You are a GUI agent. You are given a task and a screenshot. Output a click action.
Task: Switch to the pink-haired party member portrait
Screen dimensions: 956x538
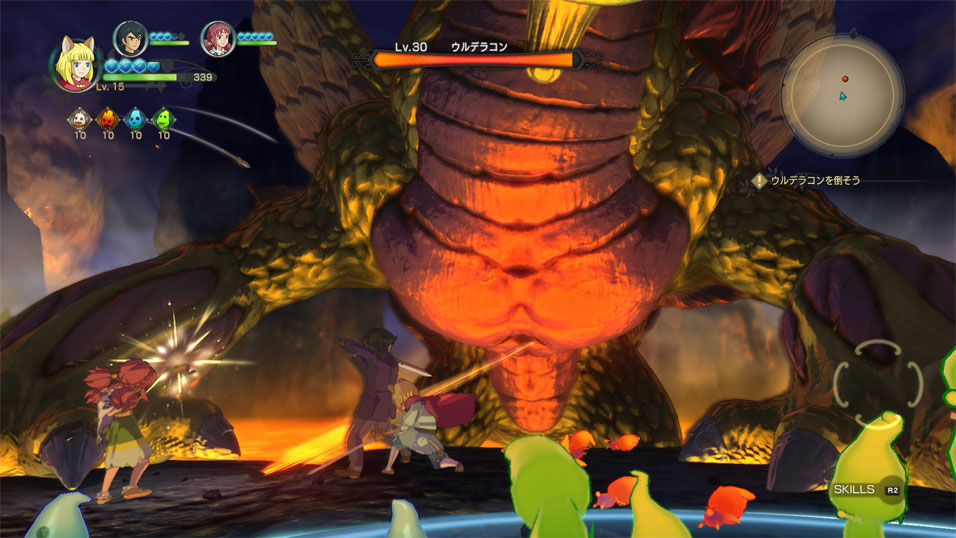(x=217, y=38)
